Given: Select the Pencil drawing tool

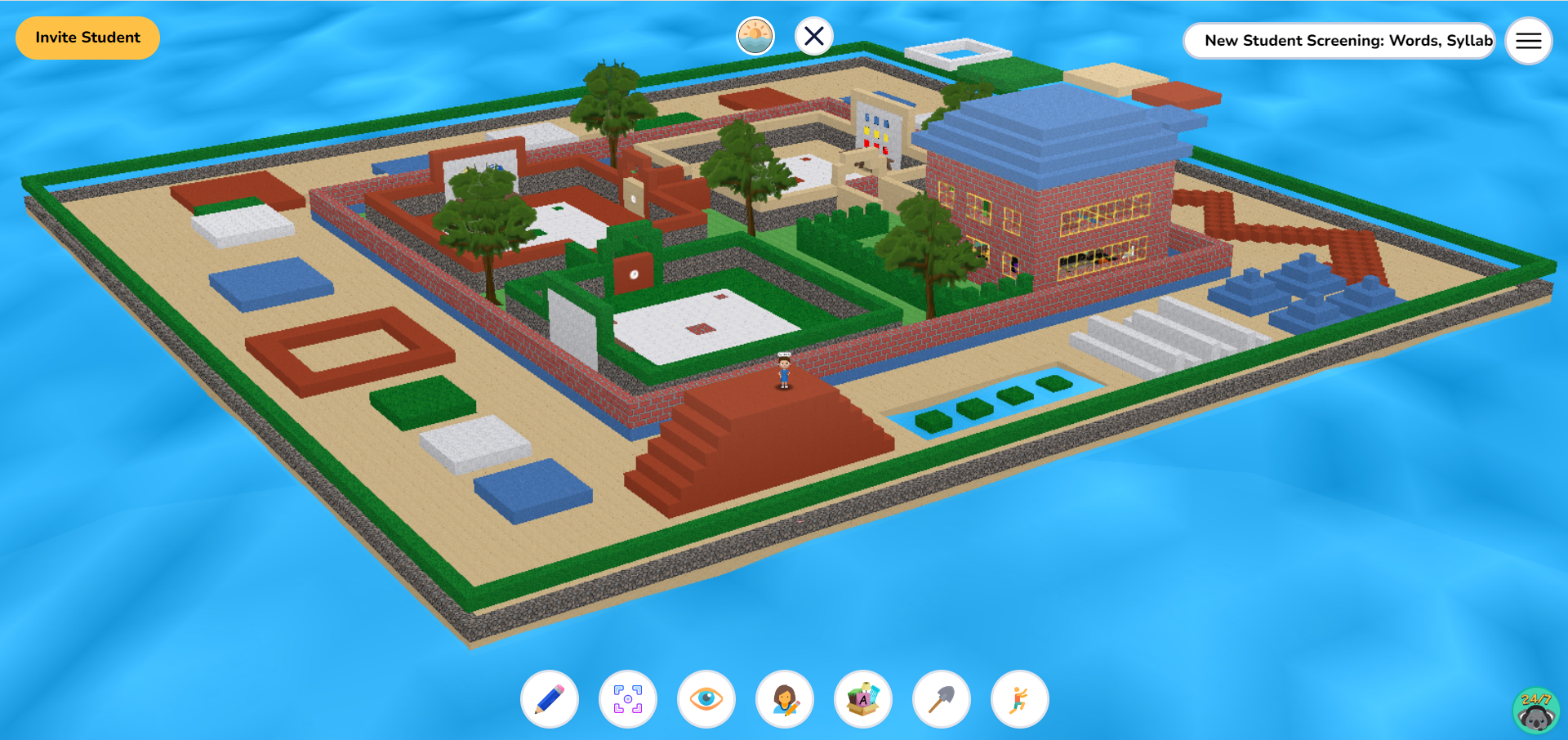Looking at the screenshot, I should coord(549,700).
